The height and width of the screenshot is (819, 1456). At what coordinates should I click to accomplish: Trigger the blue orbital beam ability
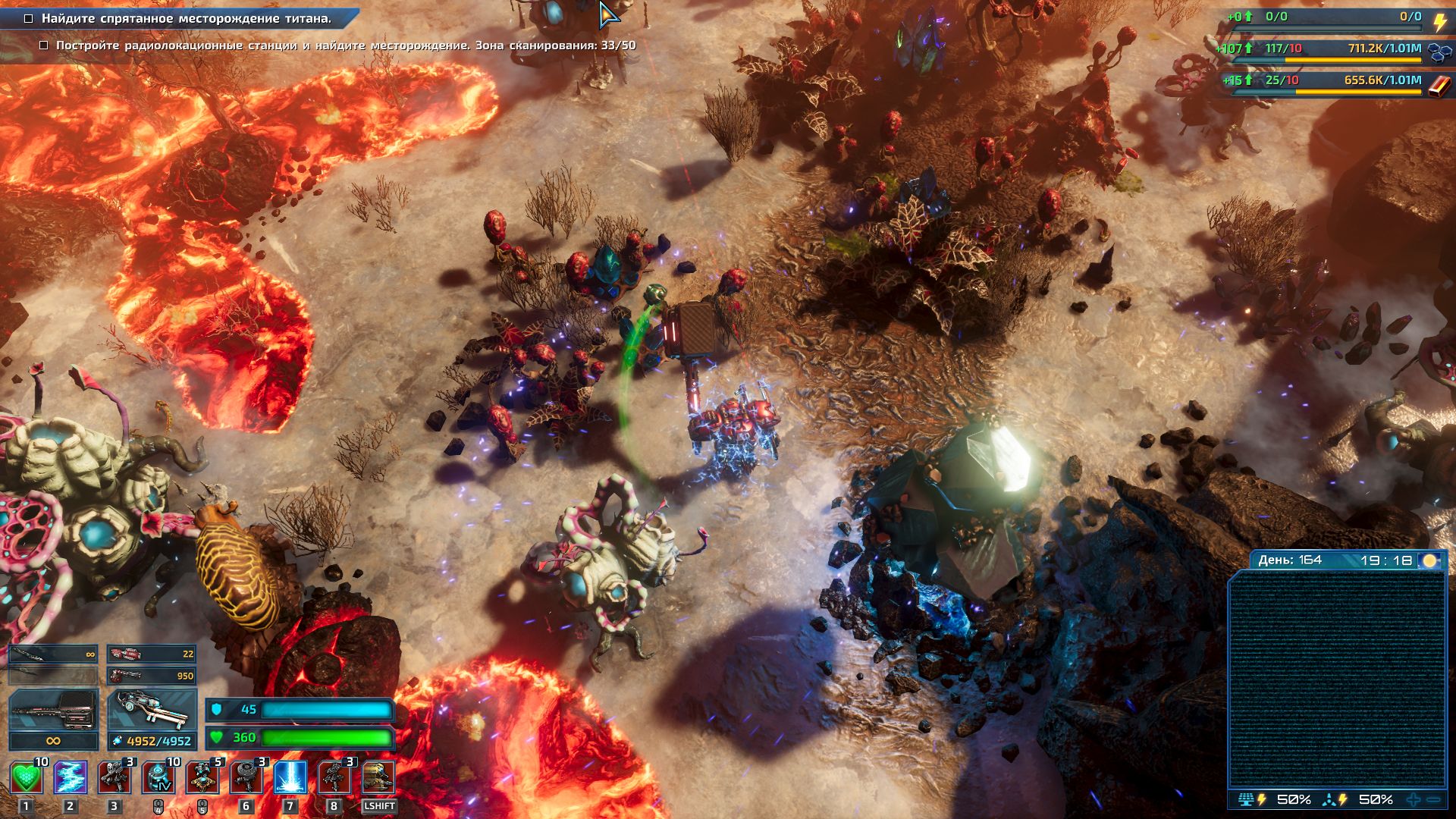click(290, 778)
